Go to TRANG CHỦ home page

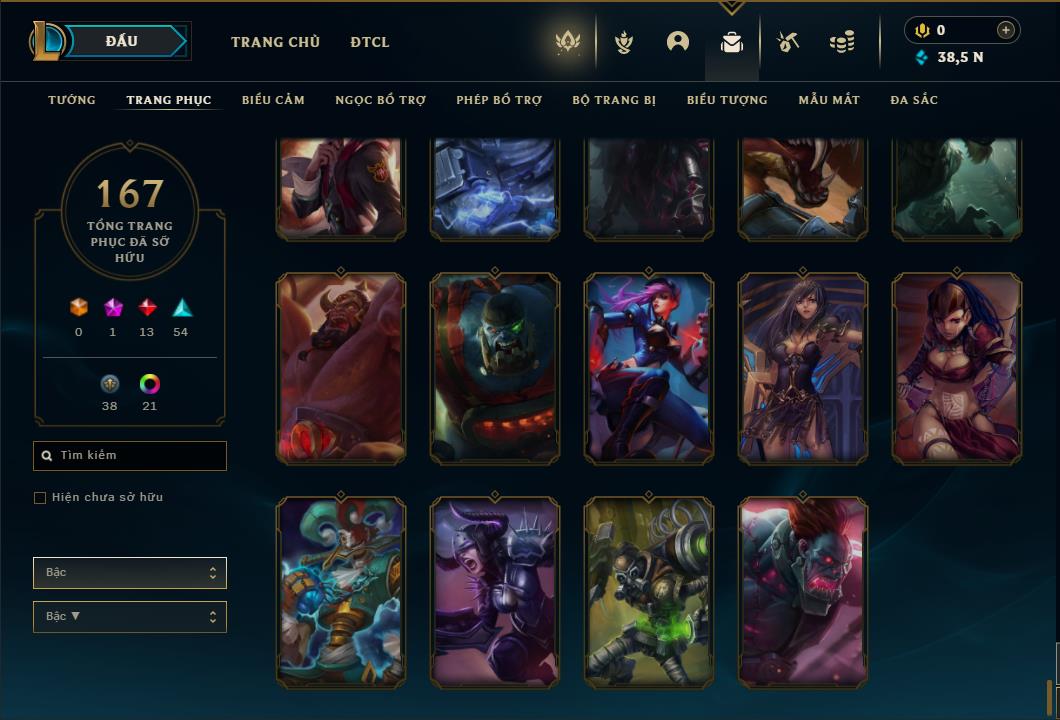point(275,42)
